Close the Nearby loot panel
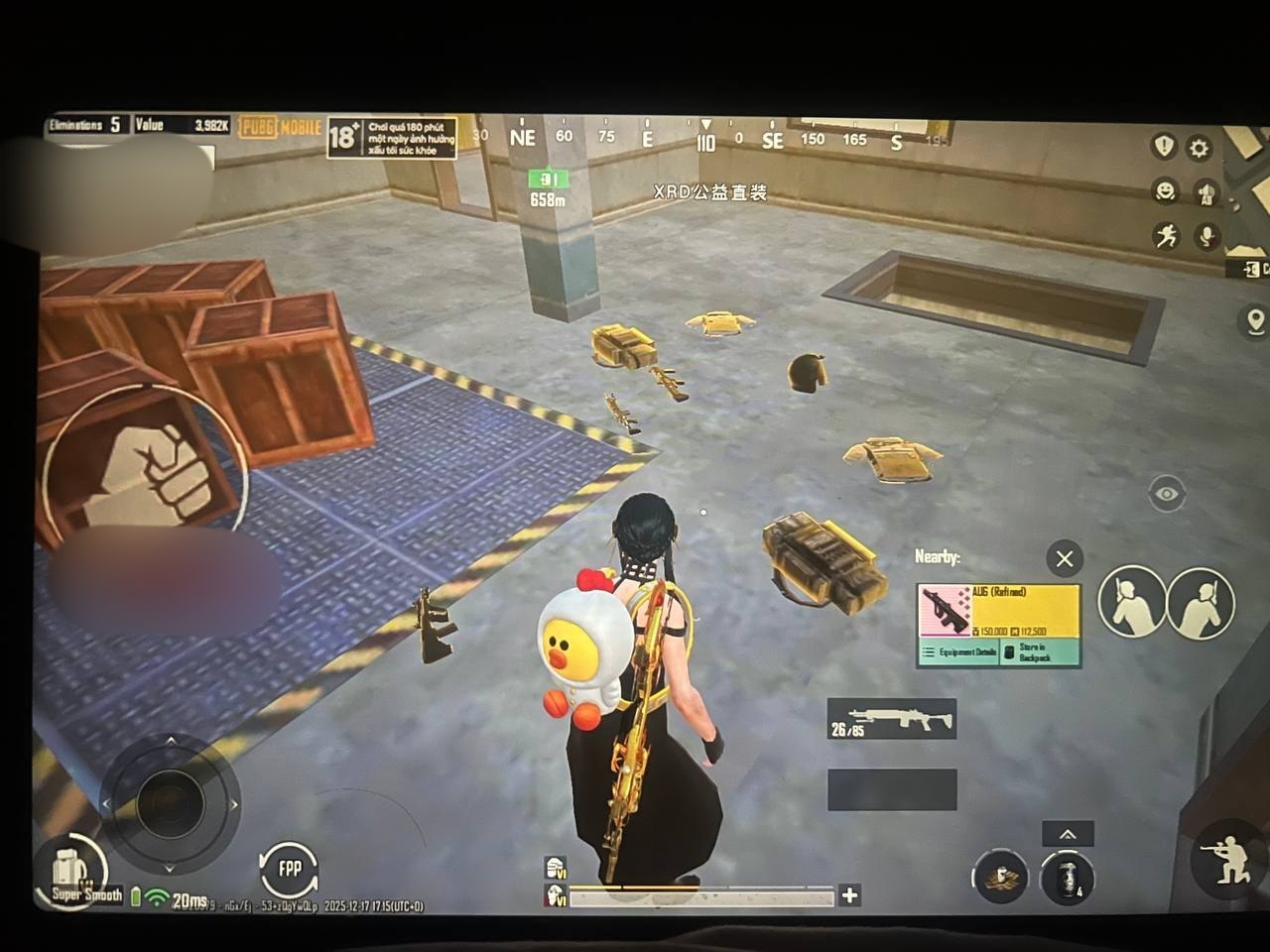Image resolution: width=1270 pixels, height=952 pixels. click(1065, 559)
